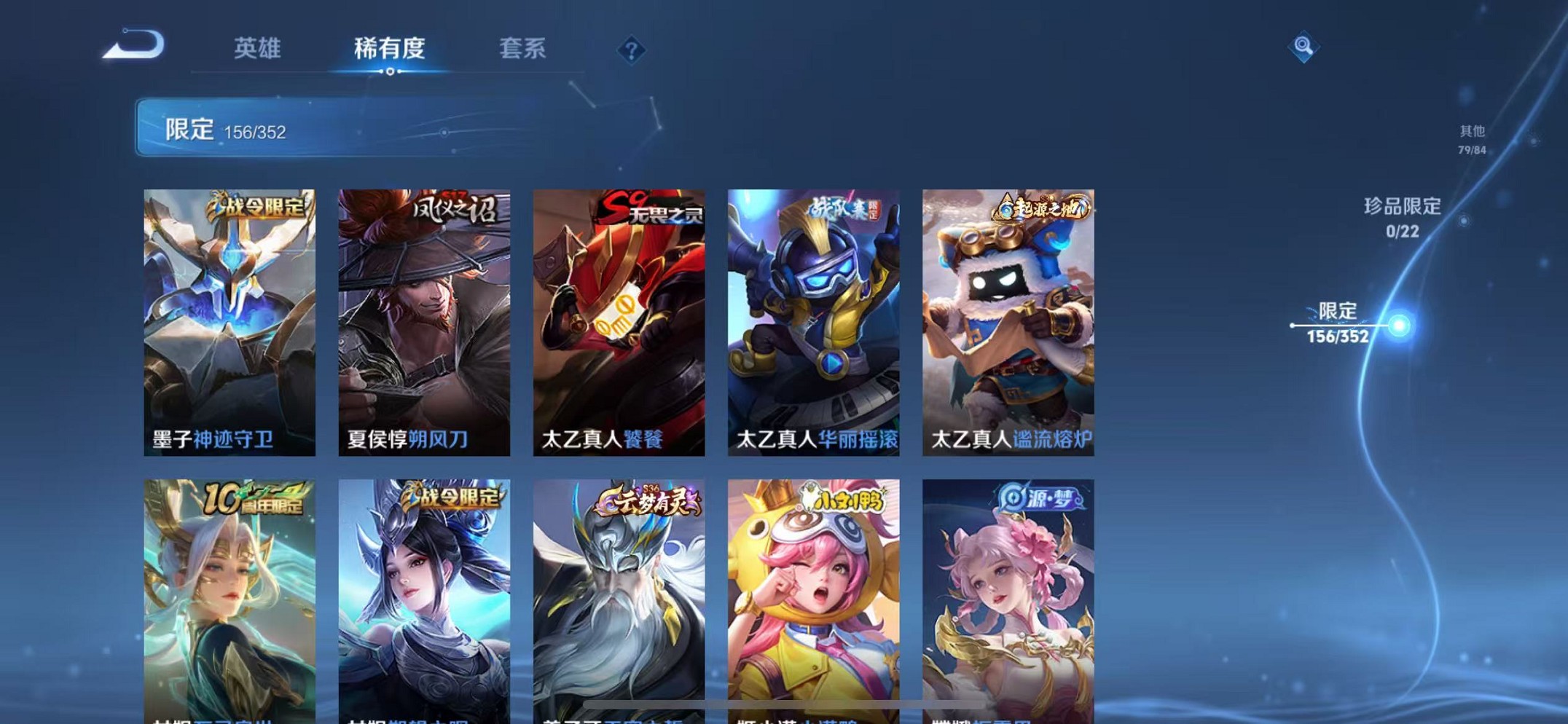Open the help question mark icon
This screenshot has height=724, width=1568.
[630, 51]
